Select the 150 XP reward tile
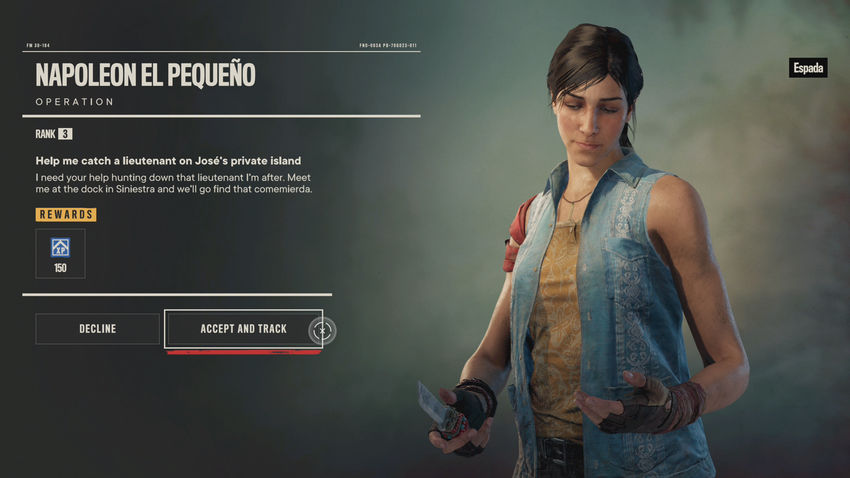This screenshot has height=478, width=850. [x=60, y=253]
